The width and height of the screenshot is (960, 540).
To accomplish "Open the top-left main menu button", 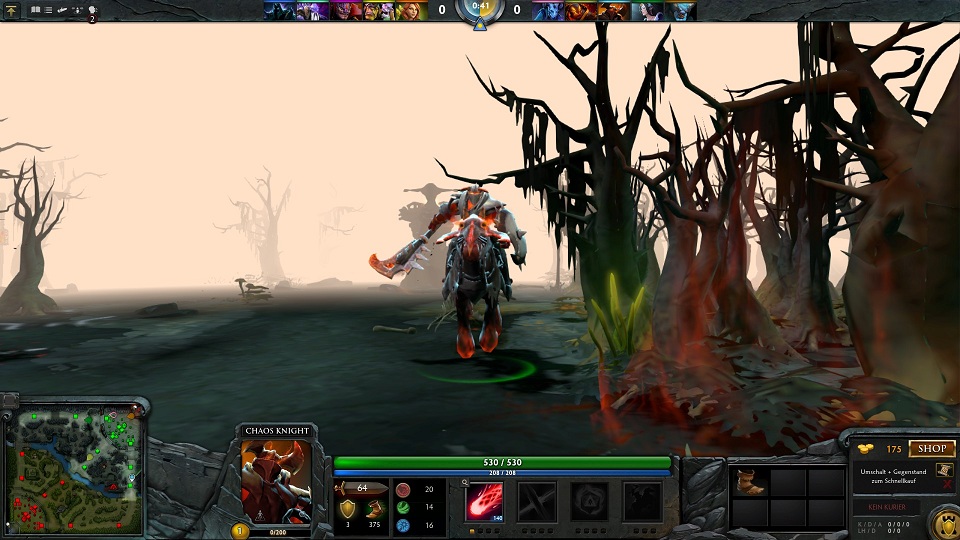I will coord(12,10).
